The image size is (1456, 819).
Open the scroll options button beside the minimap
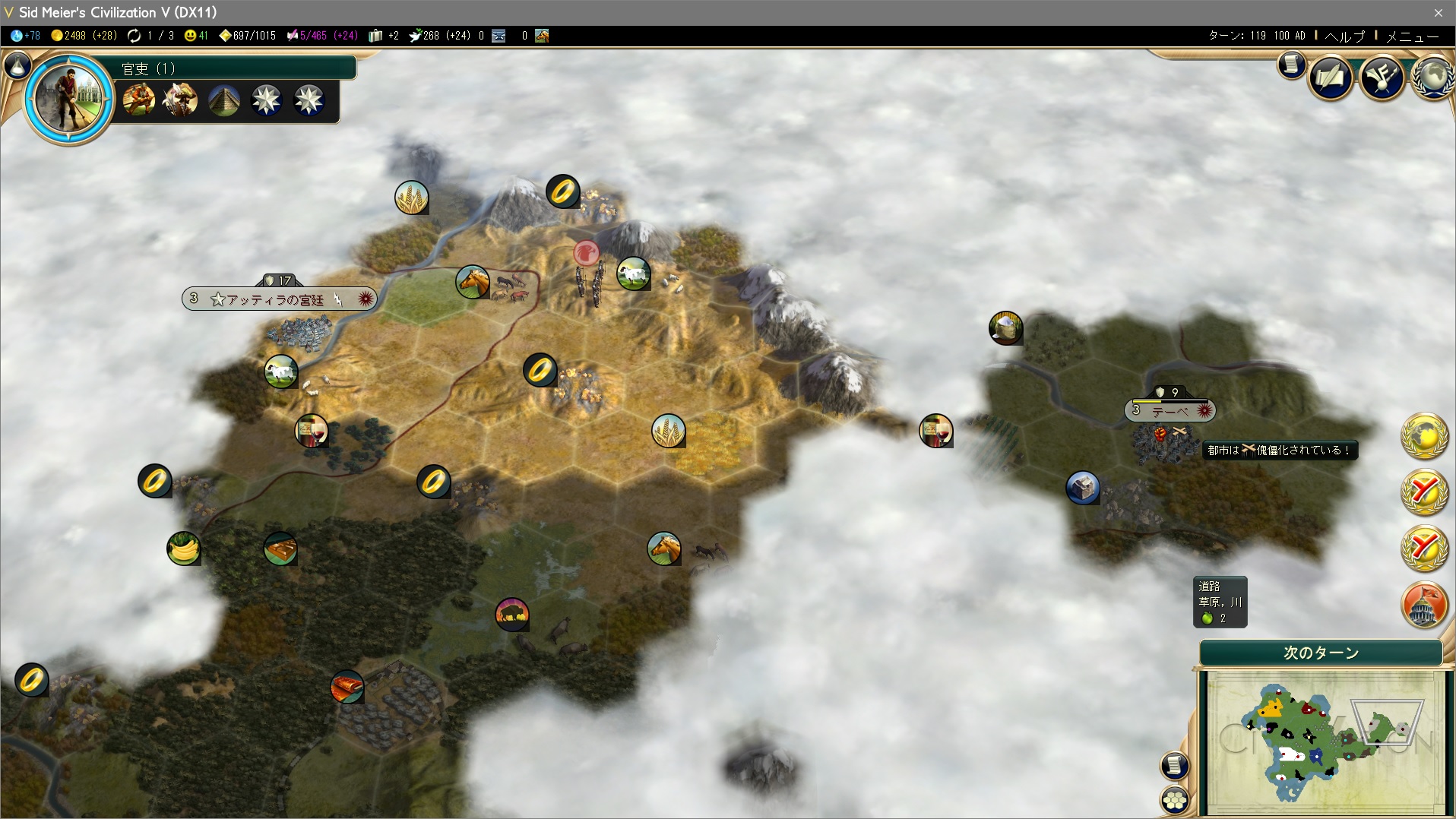[1175, 765]
